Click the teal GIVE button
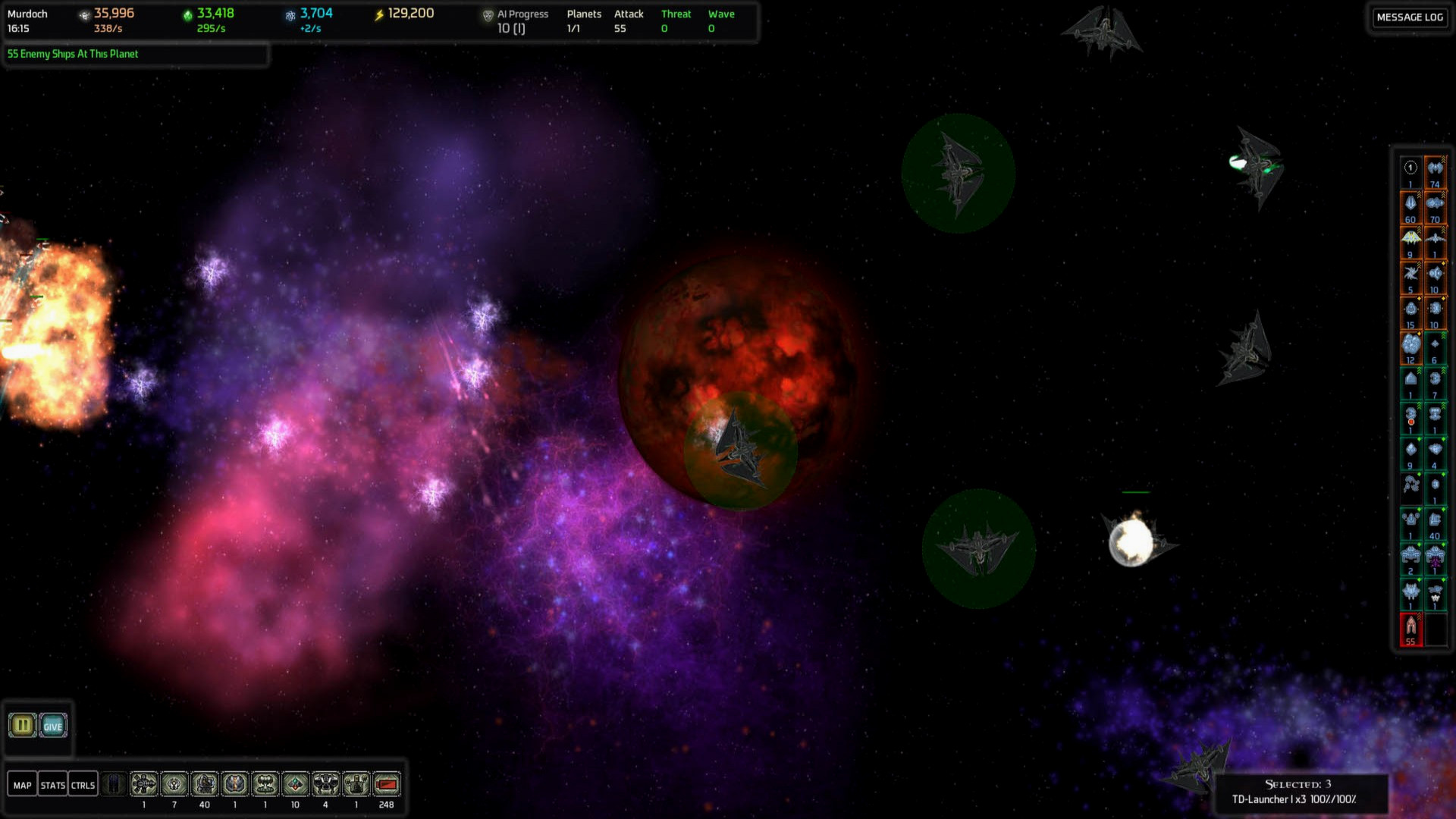 52,726
